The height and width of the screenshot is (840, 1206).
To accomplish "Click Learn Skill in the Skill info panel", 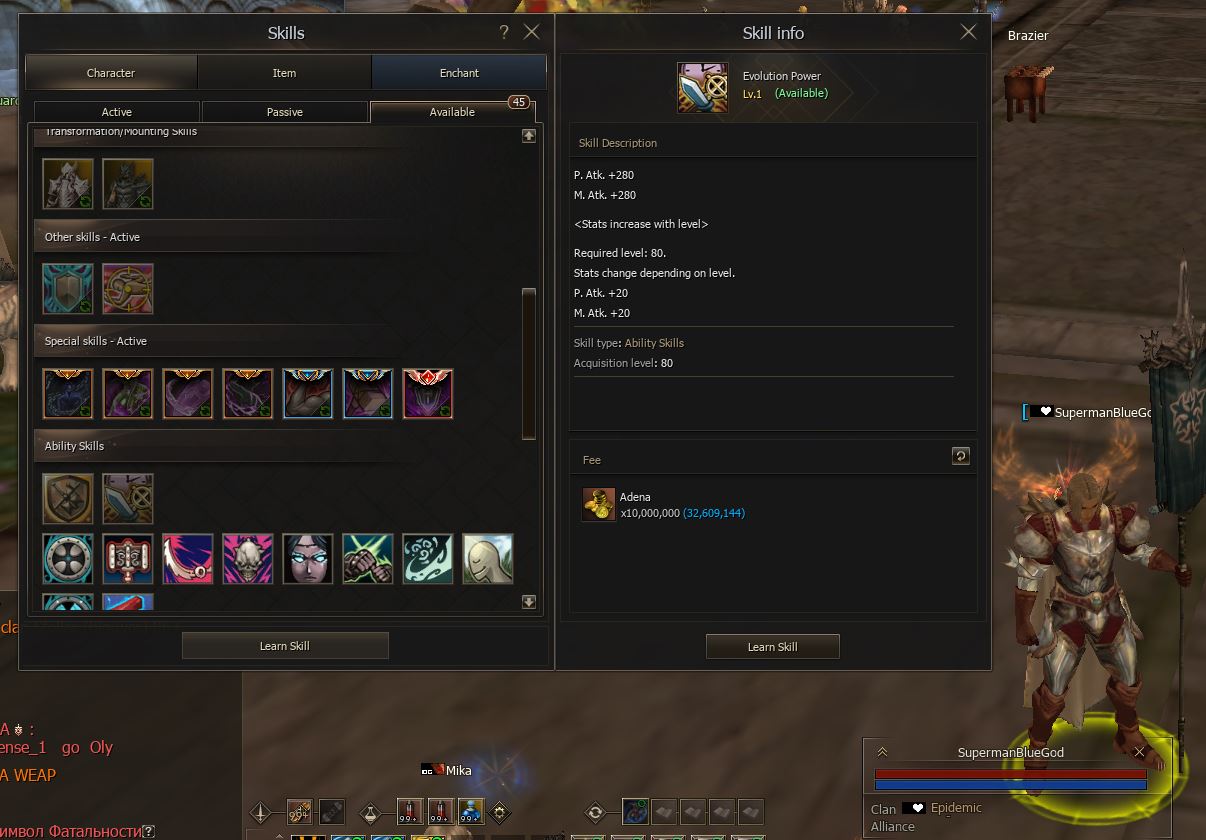I will pyautogui.click(x=772, y=647).
